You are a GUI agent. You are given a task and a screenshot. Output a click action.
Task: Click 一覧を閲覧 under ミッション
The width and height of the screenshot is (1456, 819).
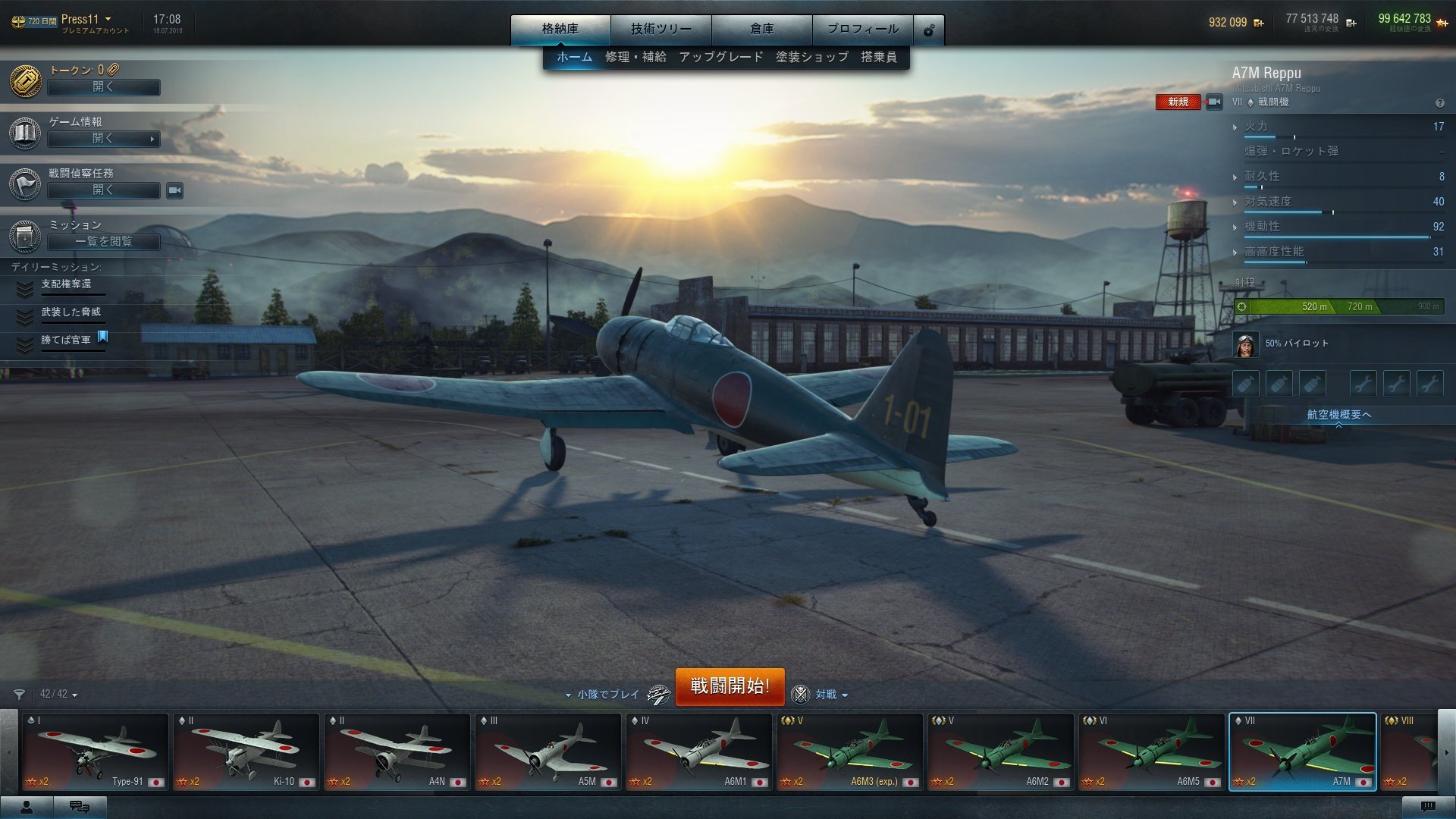point(103,242)
